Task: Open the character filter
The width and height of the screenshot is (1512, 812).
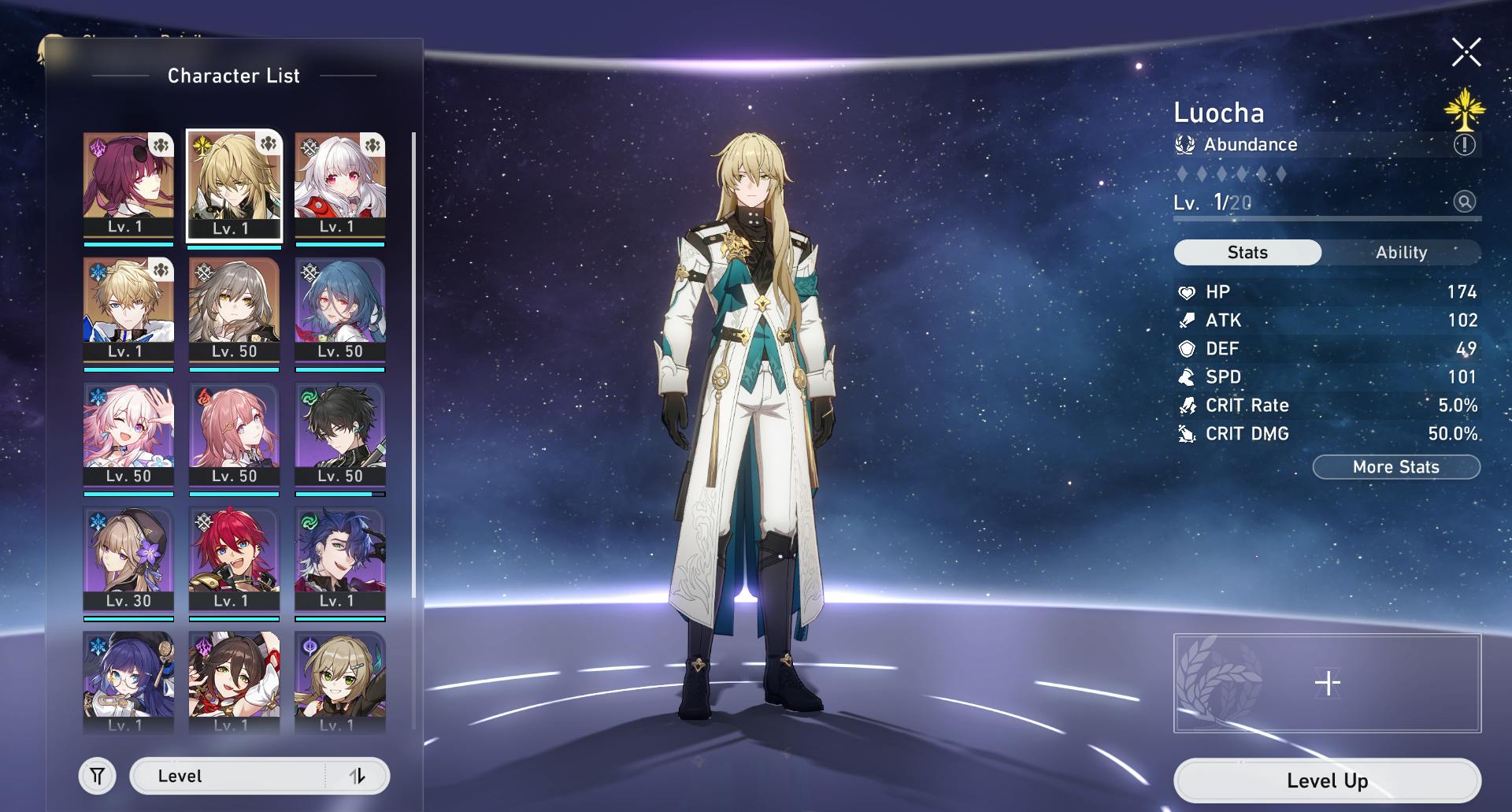Action: click(x=98, y=777)
